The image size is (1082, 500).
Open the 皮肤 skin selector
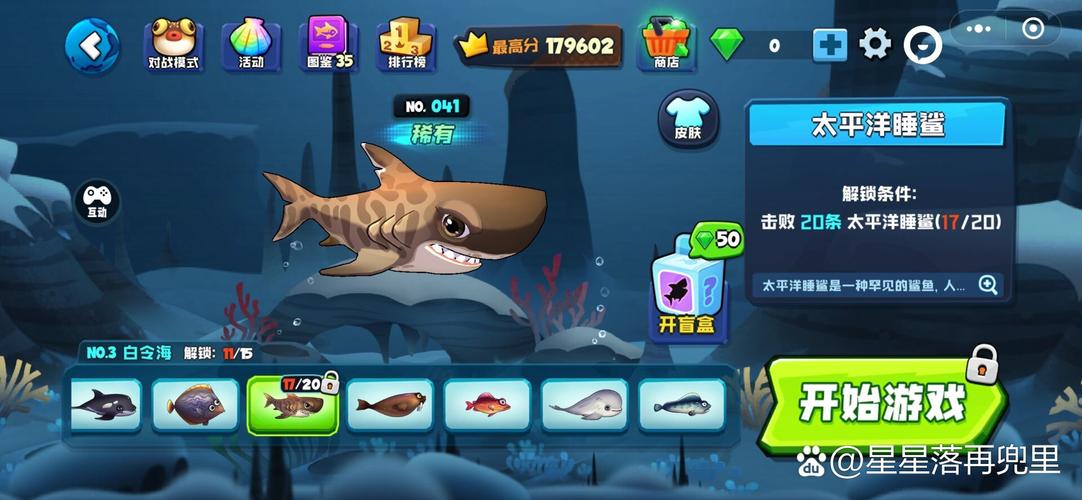688,120
